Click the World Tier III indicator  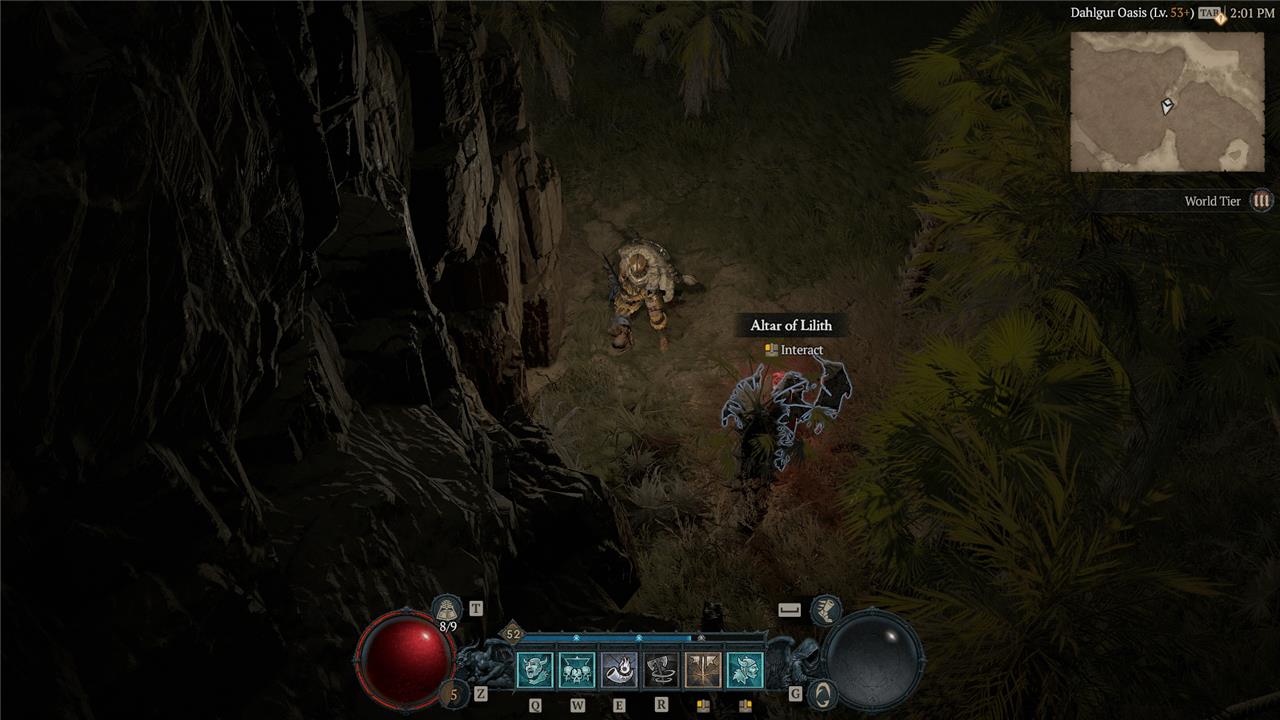[1262, 201]
